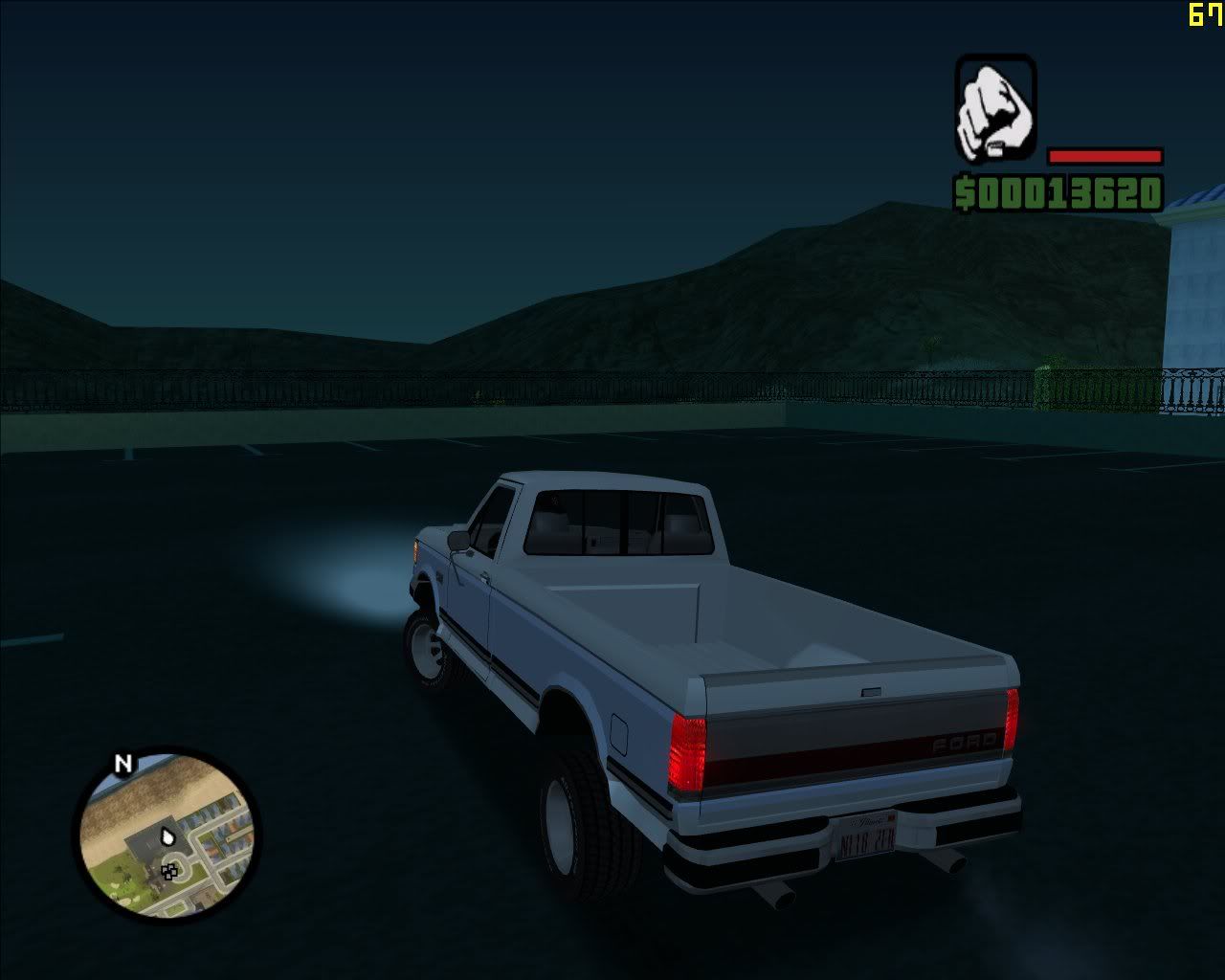Image resolution: width=1225 pixels, height=980 pixels.
Task: Click the north indicator on the radar
Action: pos(122,763)
